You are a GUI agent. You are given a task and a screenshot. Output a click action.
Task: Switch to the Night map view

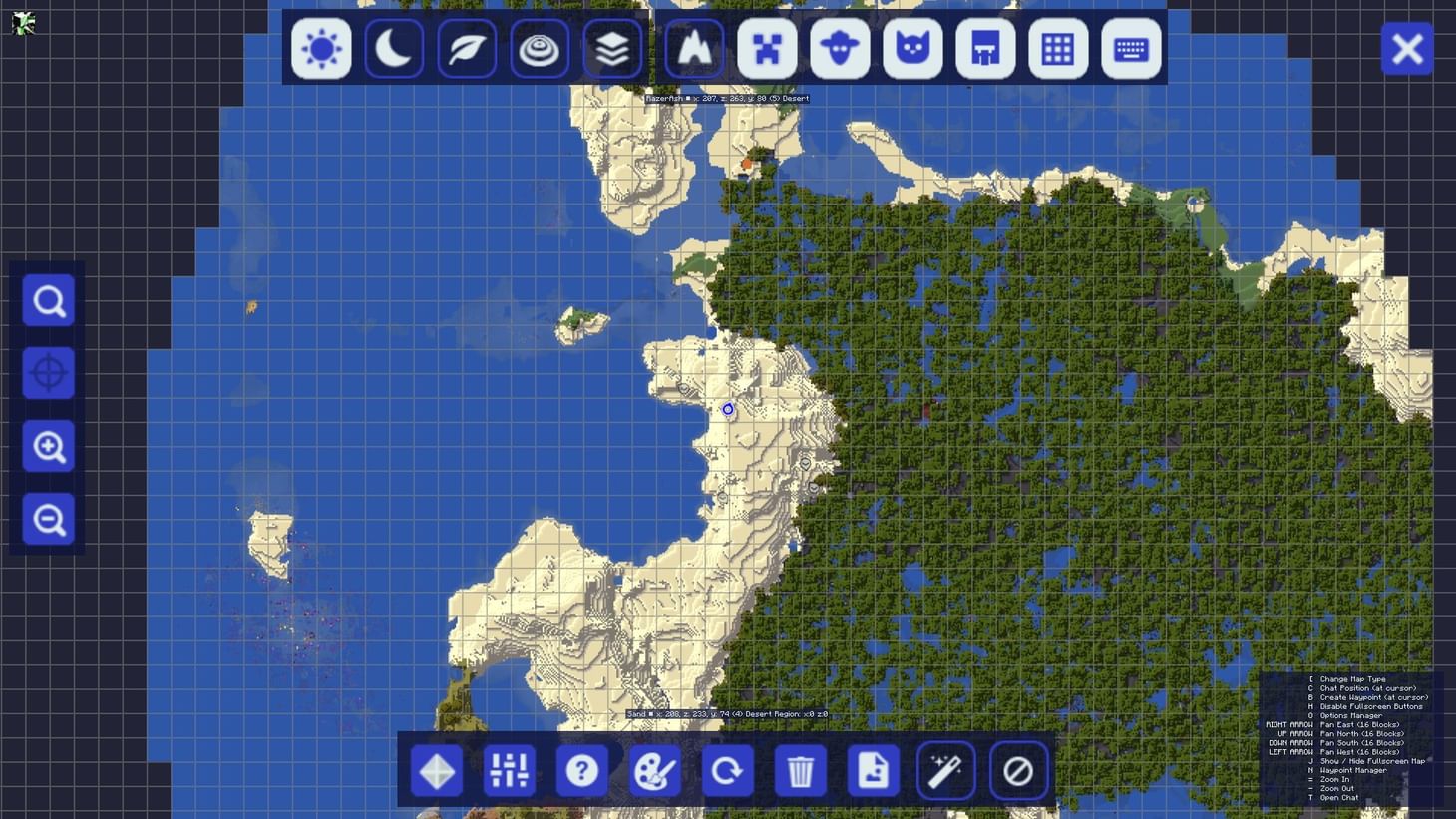(x=393, y=49)
